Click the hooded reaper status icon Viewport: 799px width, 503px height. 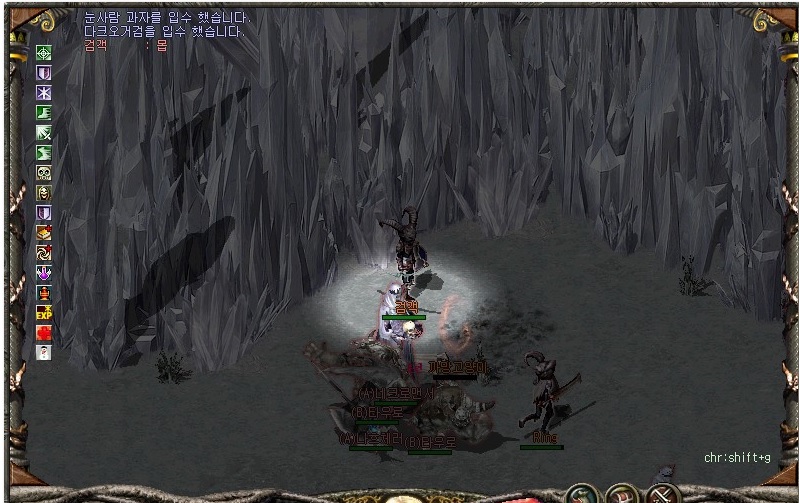click(44, 192)
